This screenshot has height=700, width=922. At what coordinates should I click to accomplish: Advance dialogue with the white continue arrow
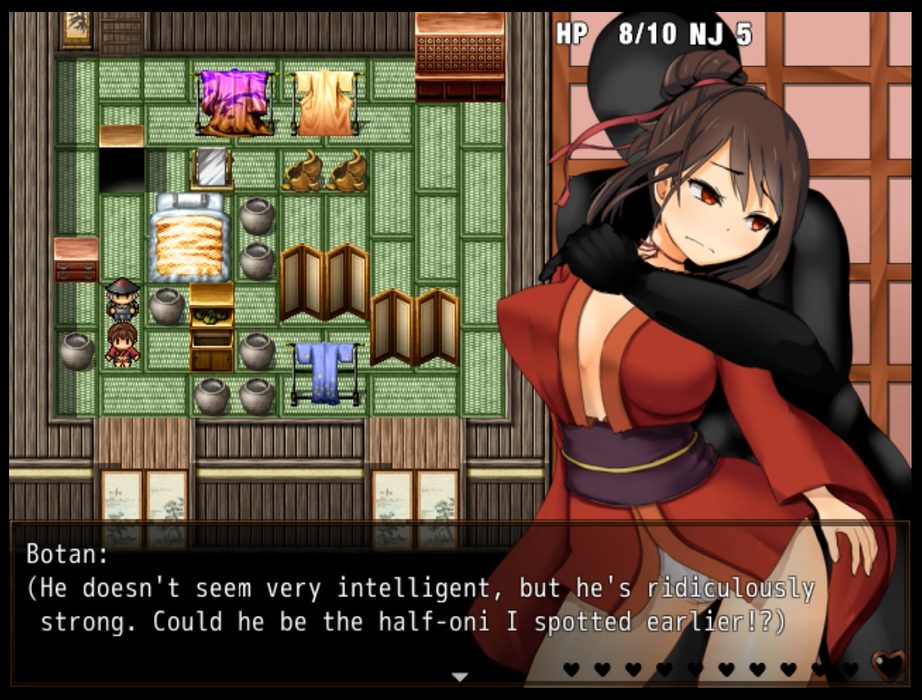tap(460, 677)
